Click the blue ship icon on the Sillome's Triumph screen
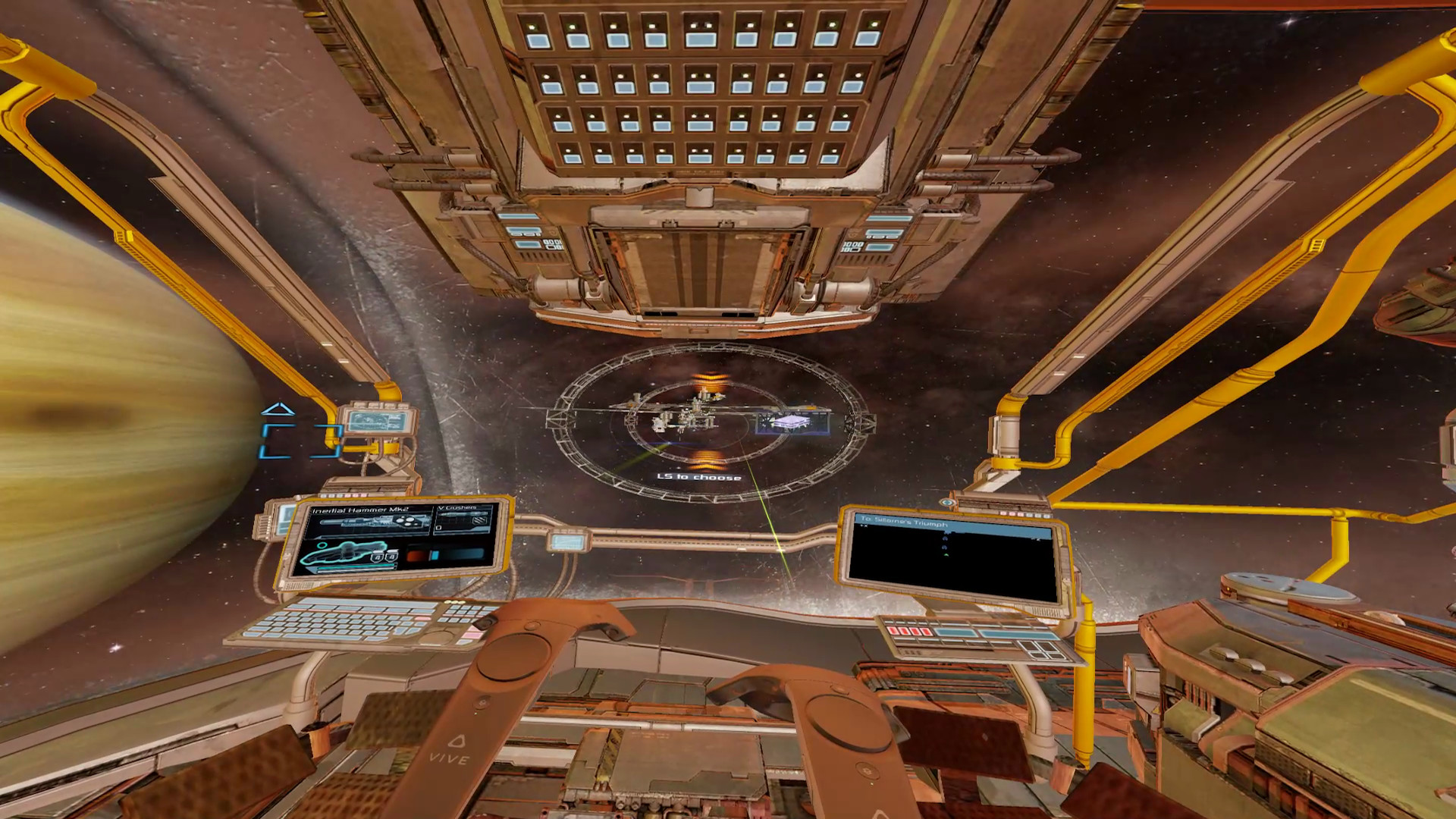The height and width of the screenshot is (819, 1456). [946, 538]
